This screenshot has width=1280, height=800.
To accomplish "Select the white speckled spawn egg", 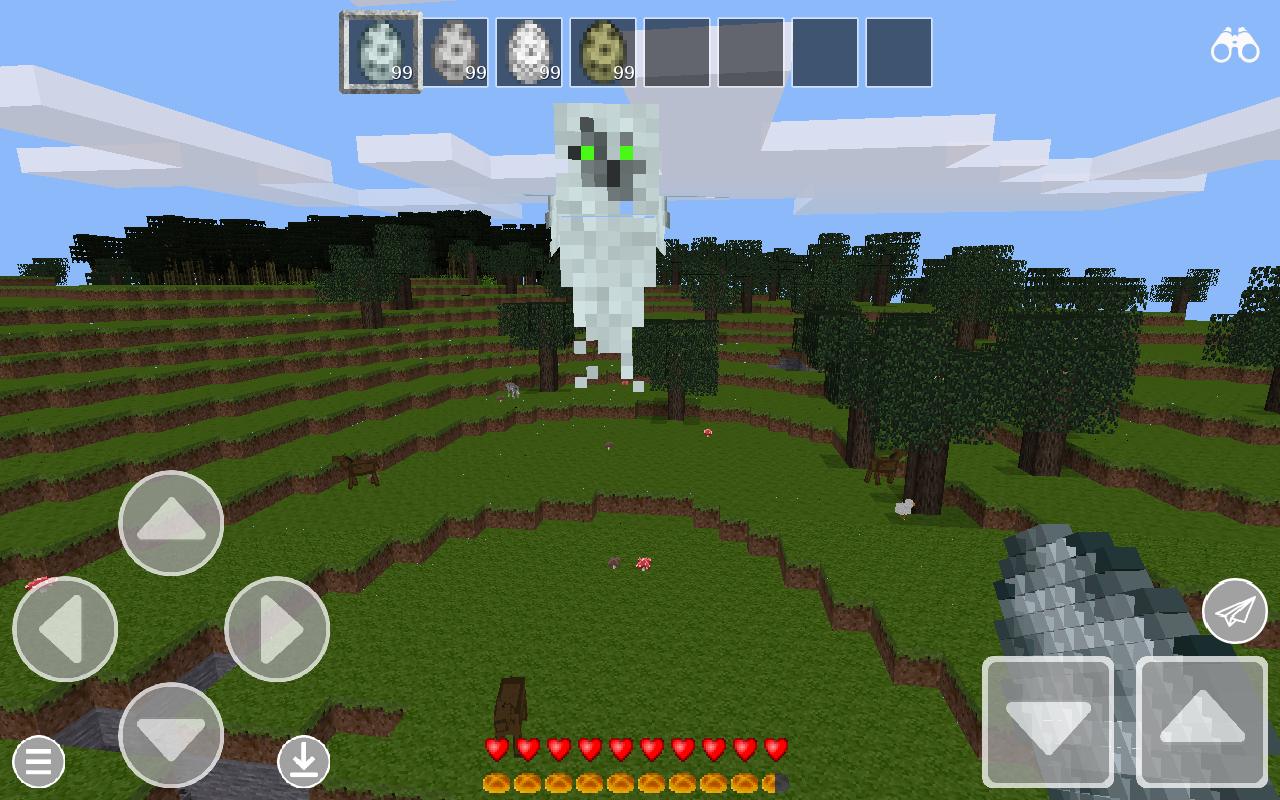I will pos(529,52).
